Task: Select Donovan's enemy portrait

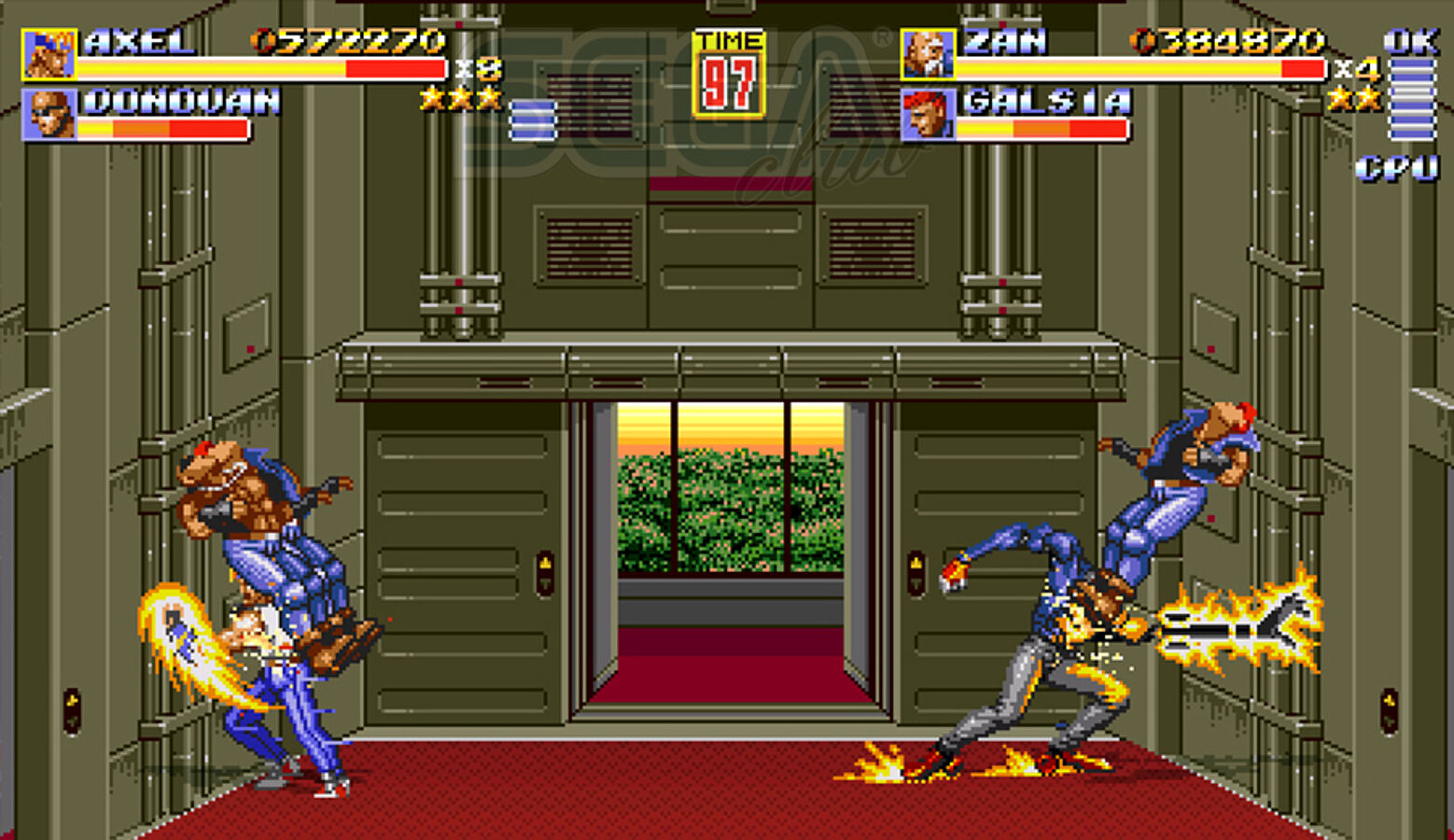Action: tap(49, 115)
